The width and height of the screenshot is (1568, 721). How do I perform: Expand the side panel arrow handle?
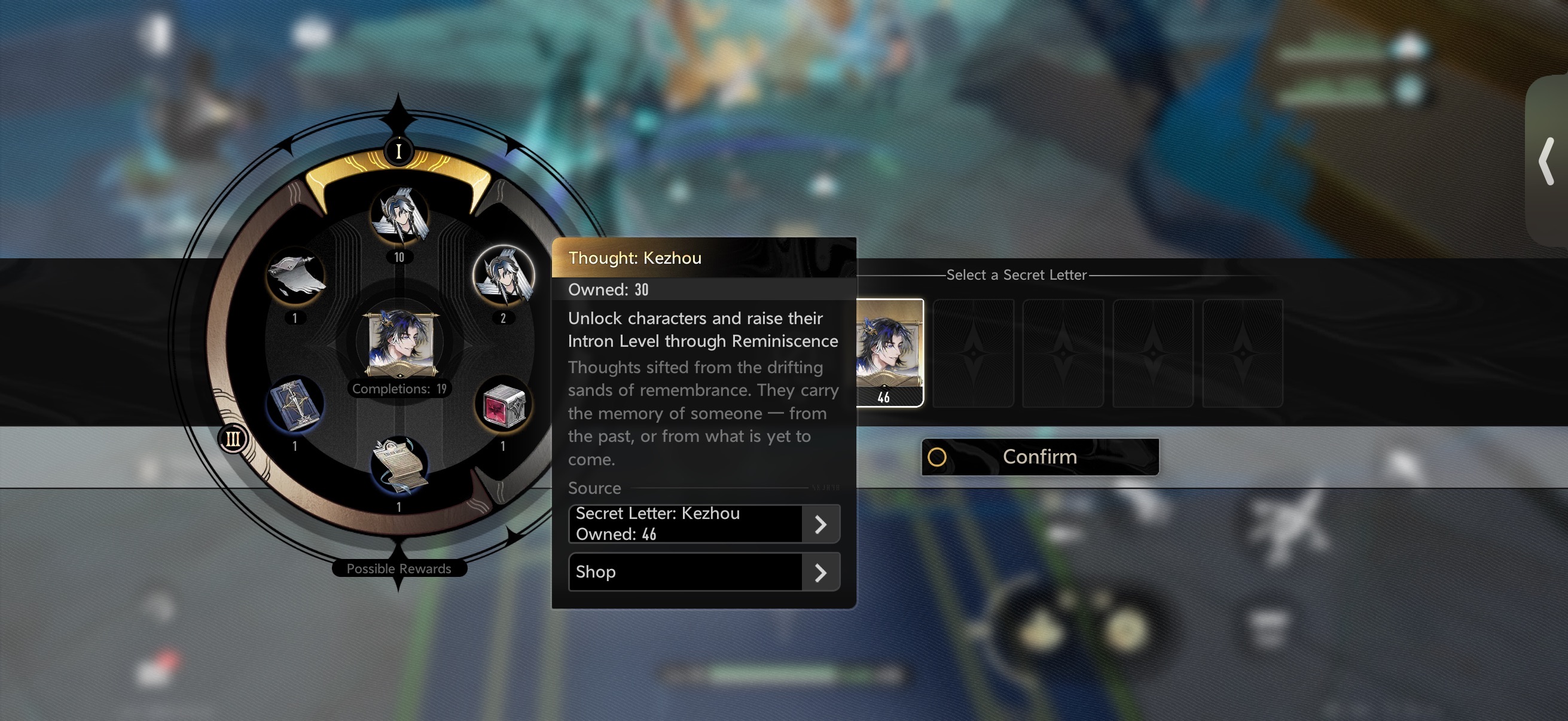click(x=1546, y=161)
